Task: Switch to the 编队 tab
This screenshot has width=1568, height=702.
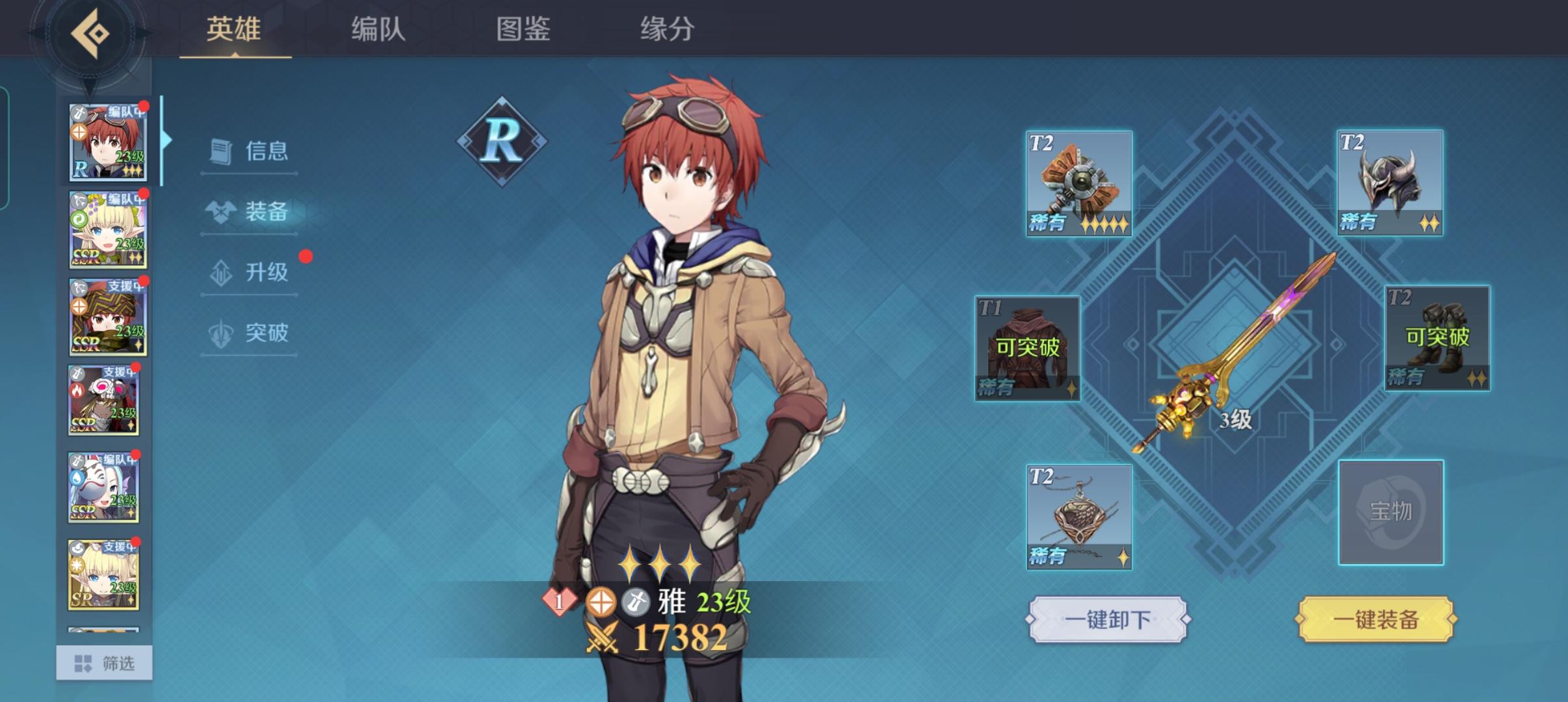Action: pyautogui.click(x=376, y=29)
